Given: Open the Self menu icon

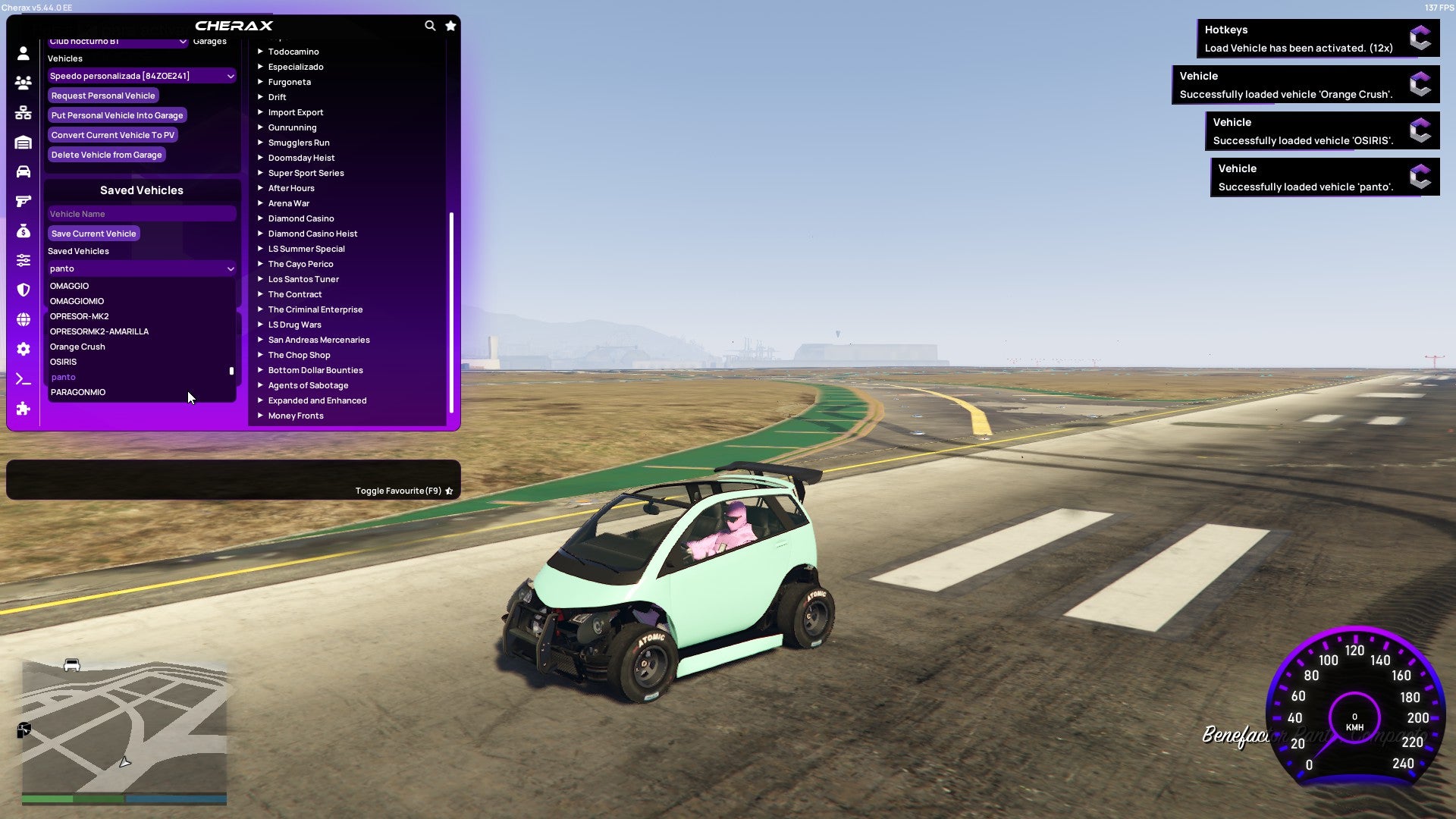Looking at the screenshot, I should [23, 54].
